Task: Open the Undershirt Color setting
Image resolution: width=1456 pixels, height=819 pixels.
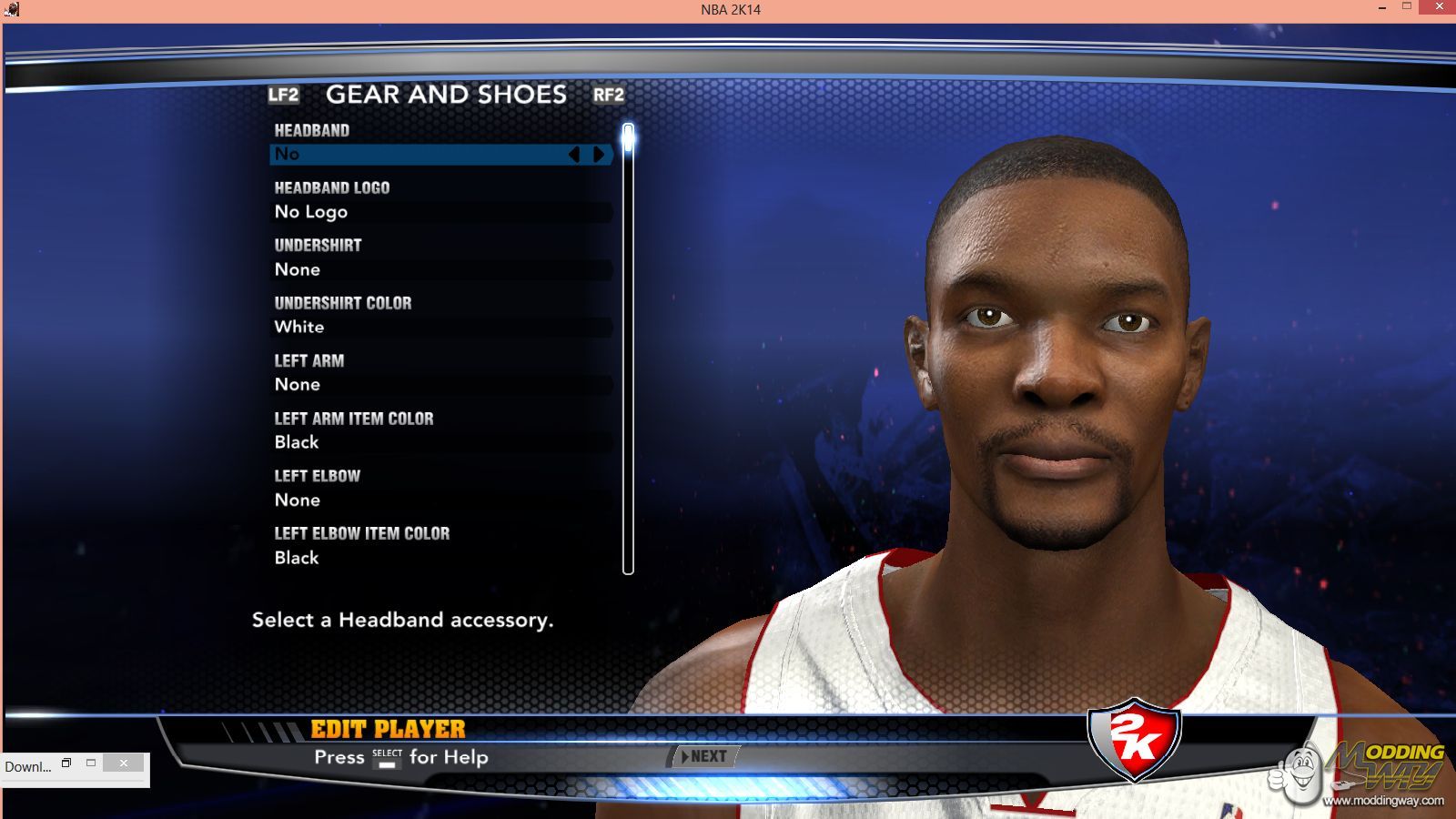Action: (x=441, y=327)
